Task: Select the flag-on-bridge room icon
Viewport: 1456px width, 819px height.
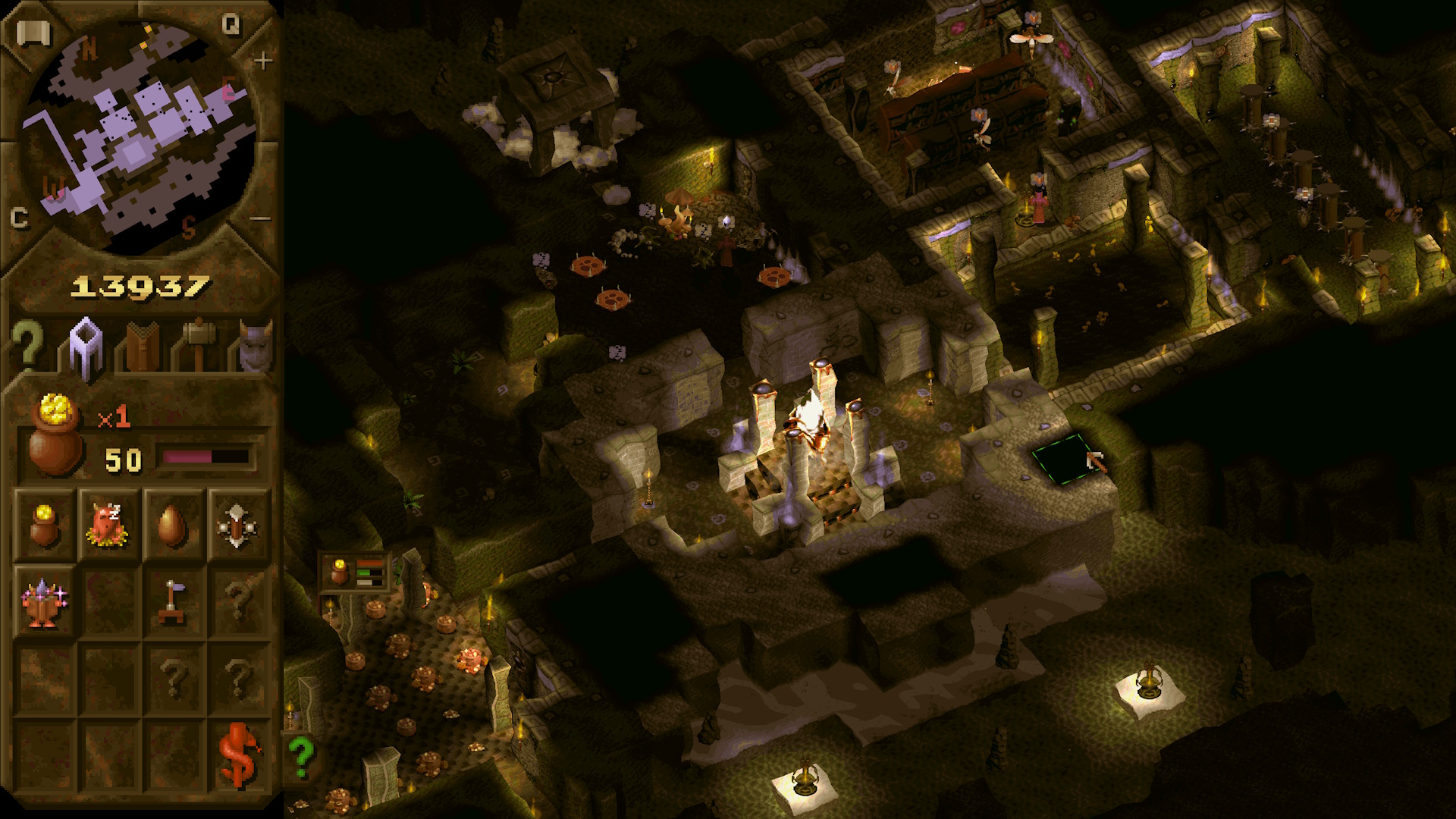Action: pyautogui.click(x=173, y=602)
